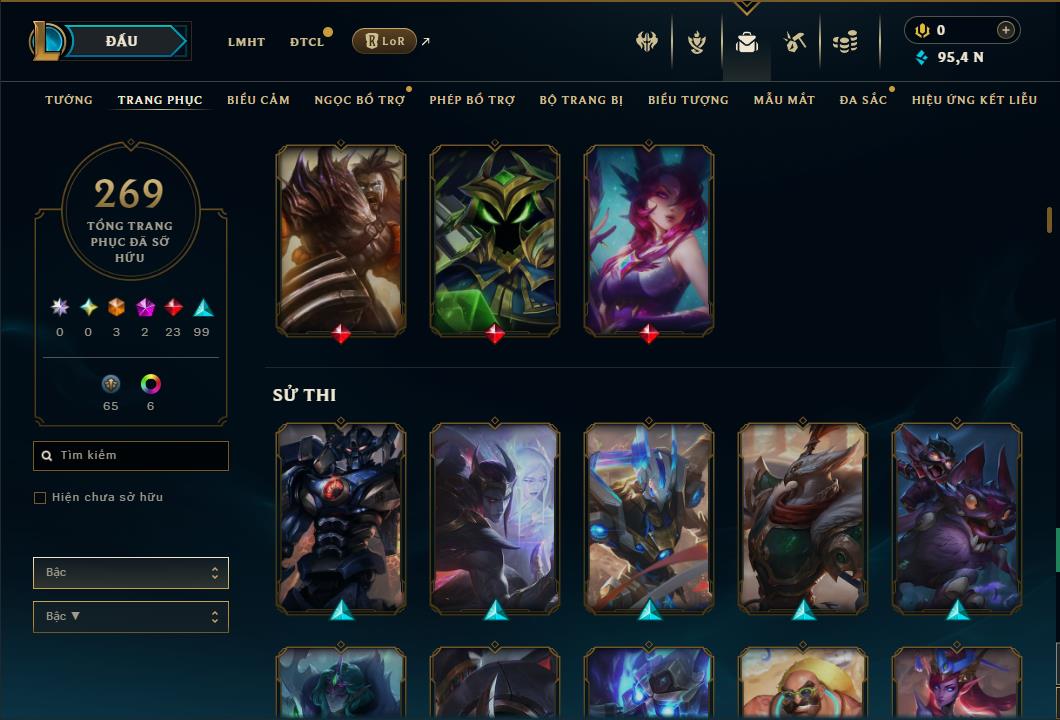Select the green-masked Veigar skin card
This screenshot has height=720, width=1060.
(x=495, y=240)
